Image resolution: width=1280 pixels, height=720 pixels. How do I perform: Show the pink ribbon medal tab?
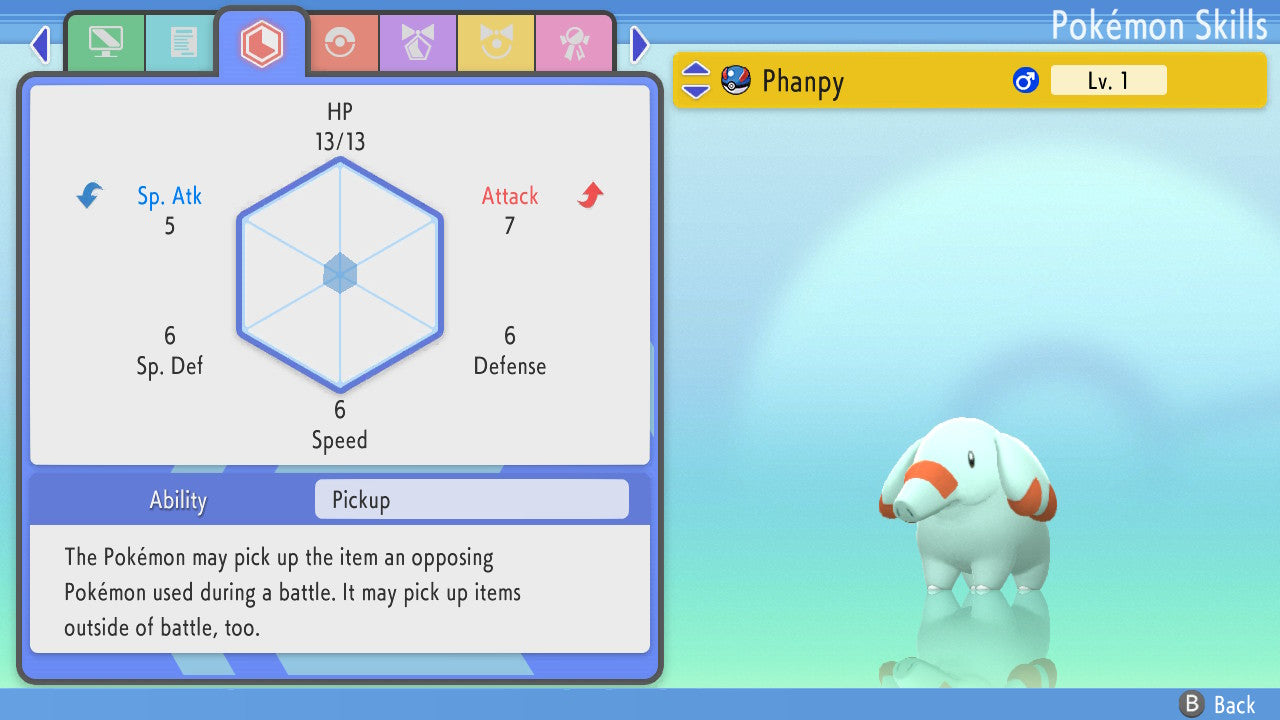tap(574, 43)
